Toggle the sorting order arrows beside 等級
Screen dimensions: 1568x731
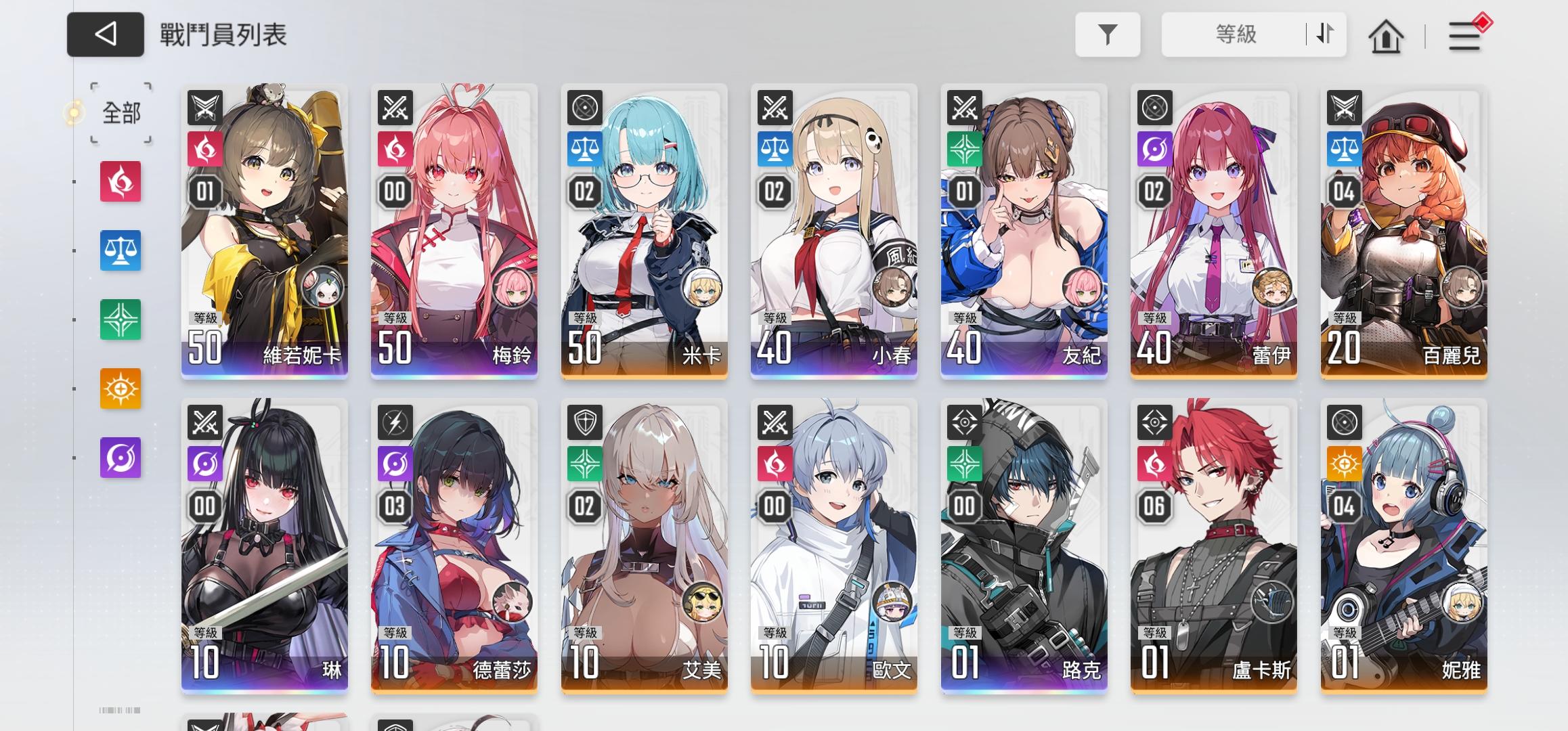[x=1321, y=35]
